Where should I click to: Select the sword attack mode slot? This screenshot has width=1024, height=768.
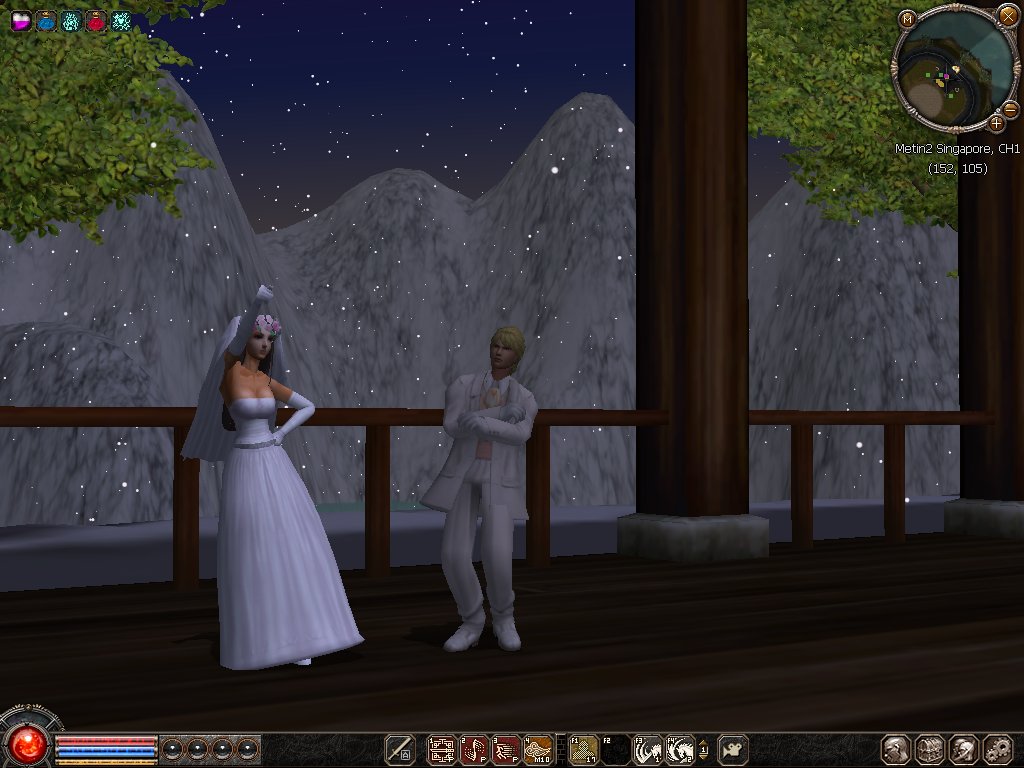click(x=401, y=749)
